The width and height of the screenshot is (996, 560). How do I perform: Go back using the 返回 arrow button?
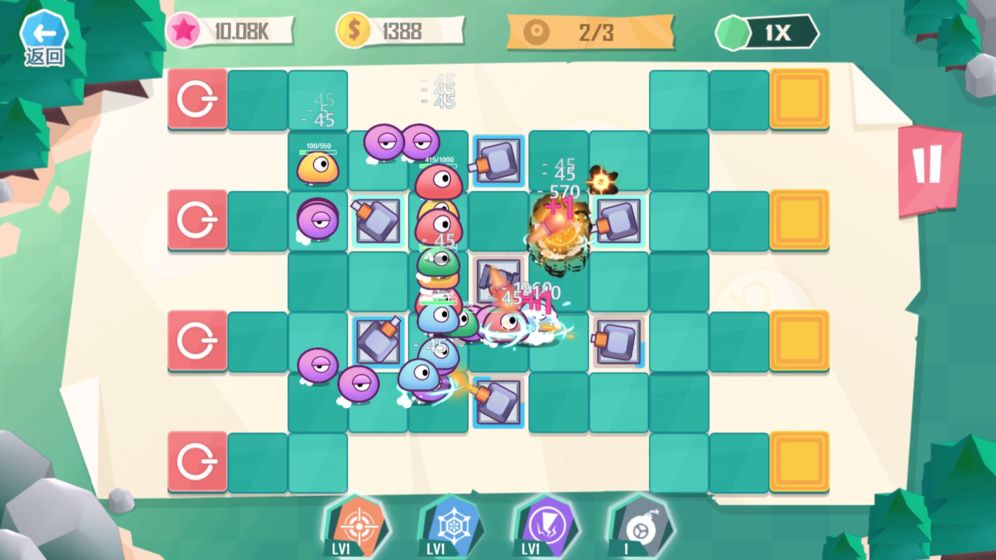pyautogui.click(x=43, y=37)
